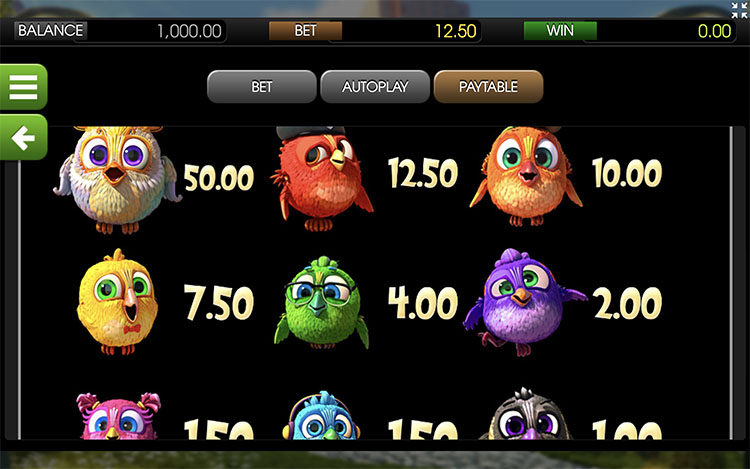
Task: Select the PAYTABLE tab
Action: click(488, 87)
